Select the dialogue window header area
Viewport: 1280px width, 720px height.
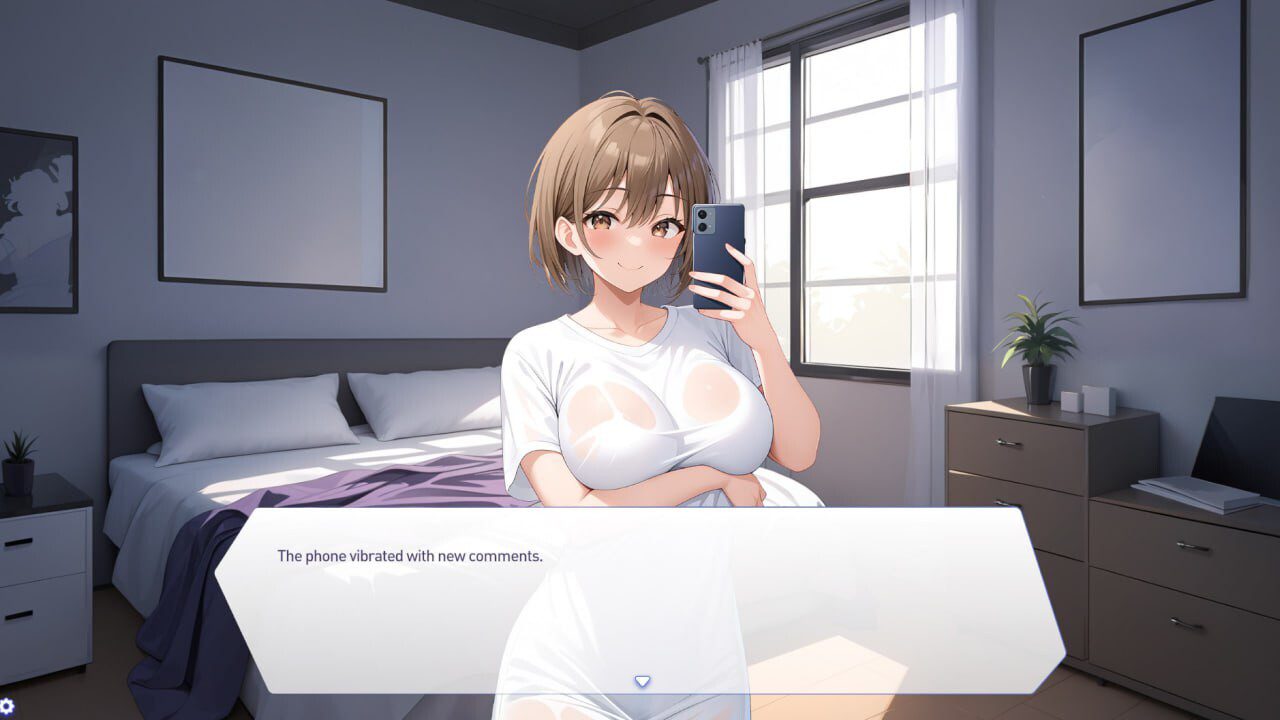[x=640, y=525]
